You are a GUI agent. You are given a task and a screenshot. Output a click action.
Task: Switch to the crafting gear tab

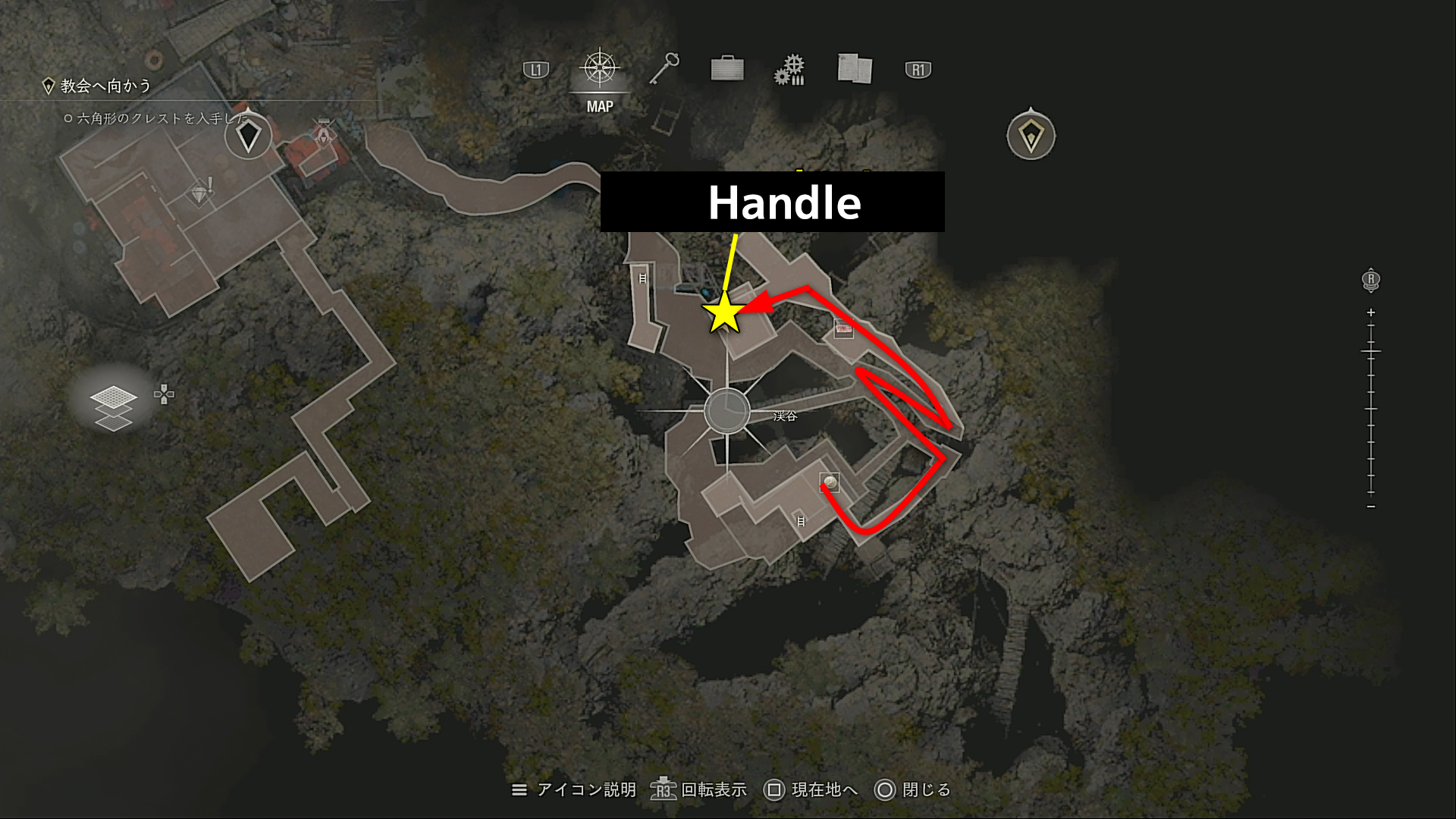pos(789,70)
